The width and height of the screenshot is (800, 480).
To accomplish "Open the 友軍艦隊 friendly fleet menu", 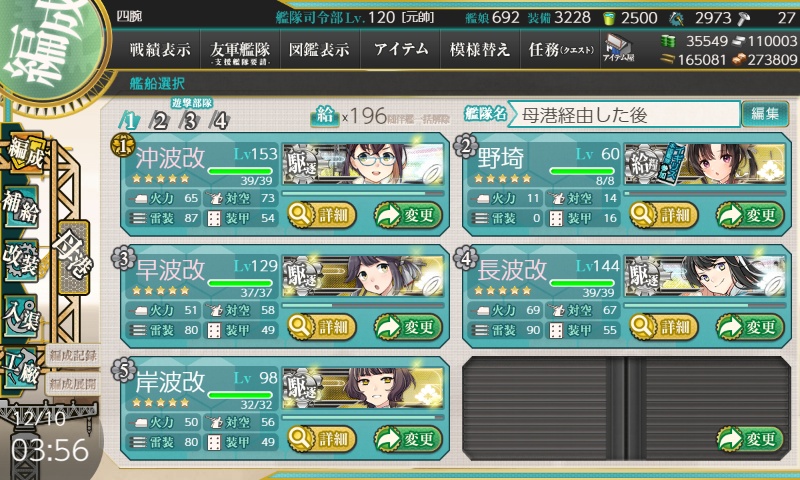I will (x=244, y=50).
